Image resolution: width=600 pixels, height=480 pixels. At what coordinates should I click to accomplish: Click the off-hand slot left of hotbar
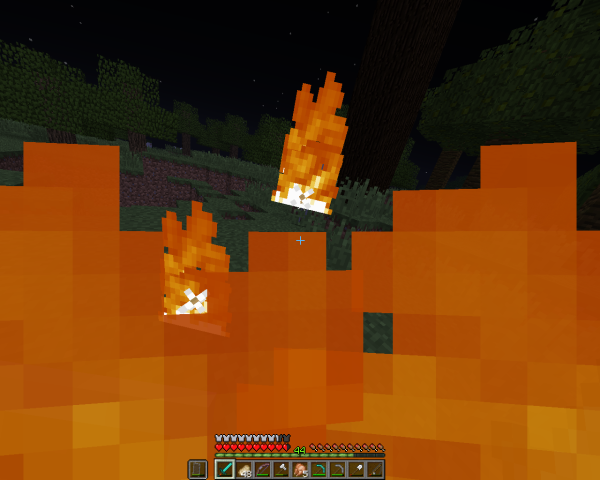pyautogui.click(x=197, y=469)
